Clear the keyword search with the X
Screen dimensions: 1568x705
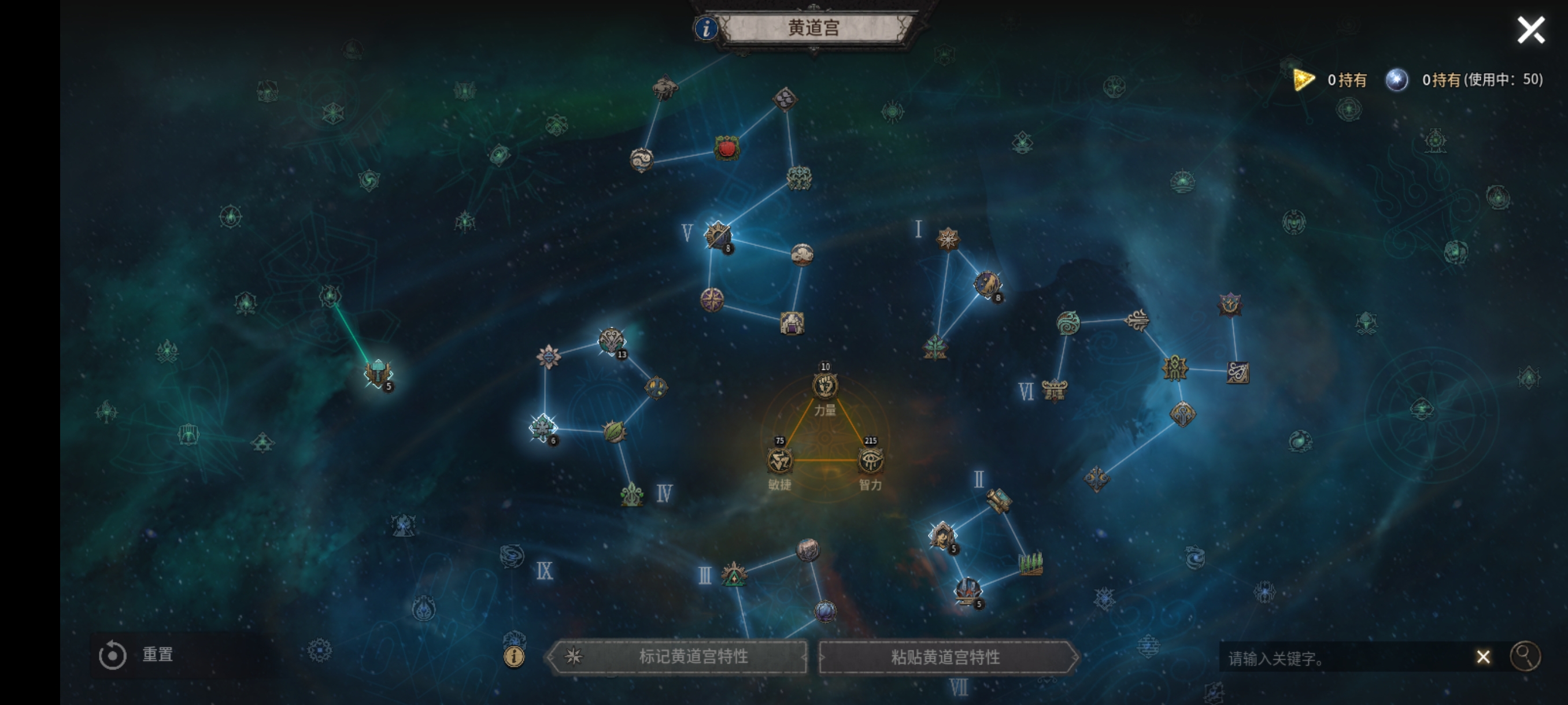tap(1483, 657)
